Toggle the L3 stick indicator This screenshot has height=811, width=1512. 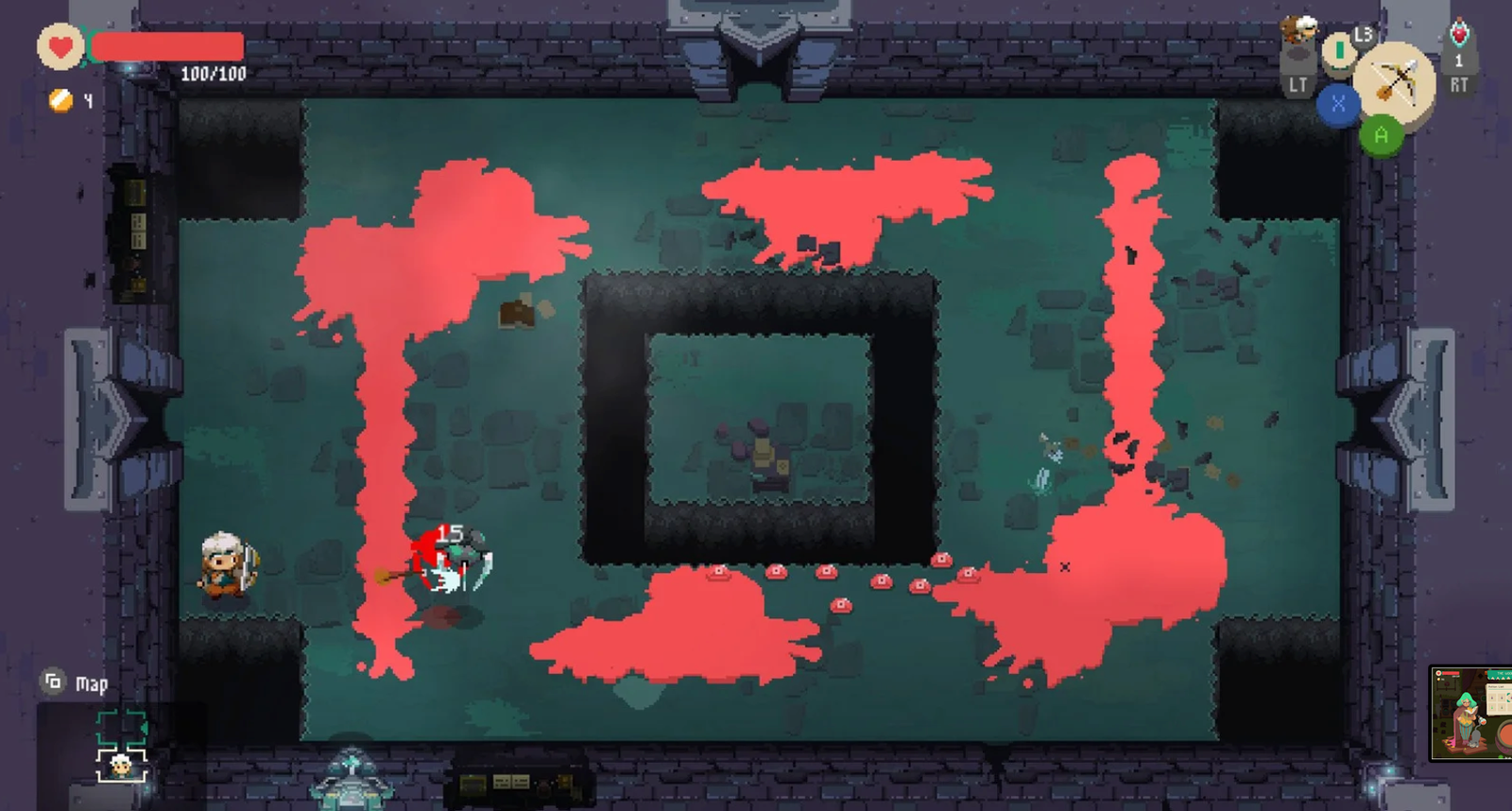tap(1364, 38)
